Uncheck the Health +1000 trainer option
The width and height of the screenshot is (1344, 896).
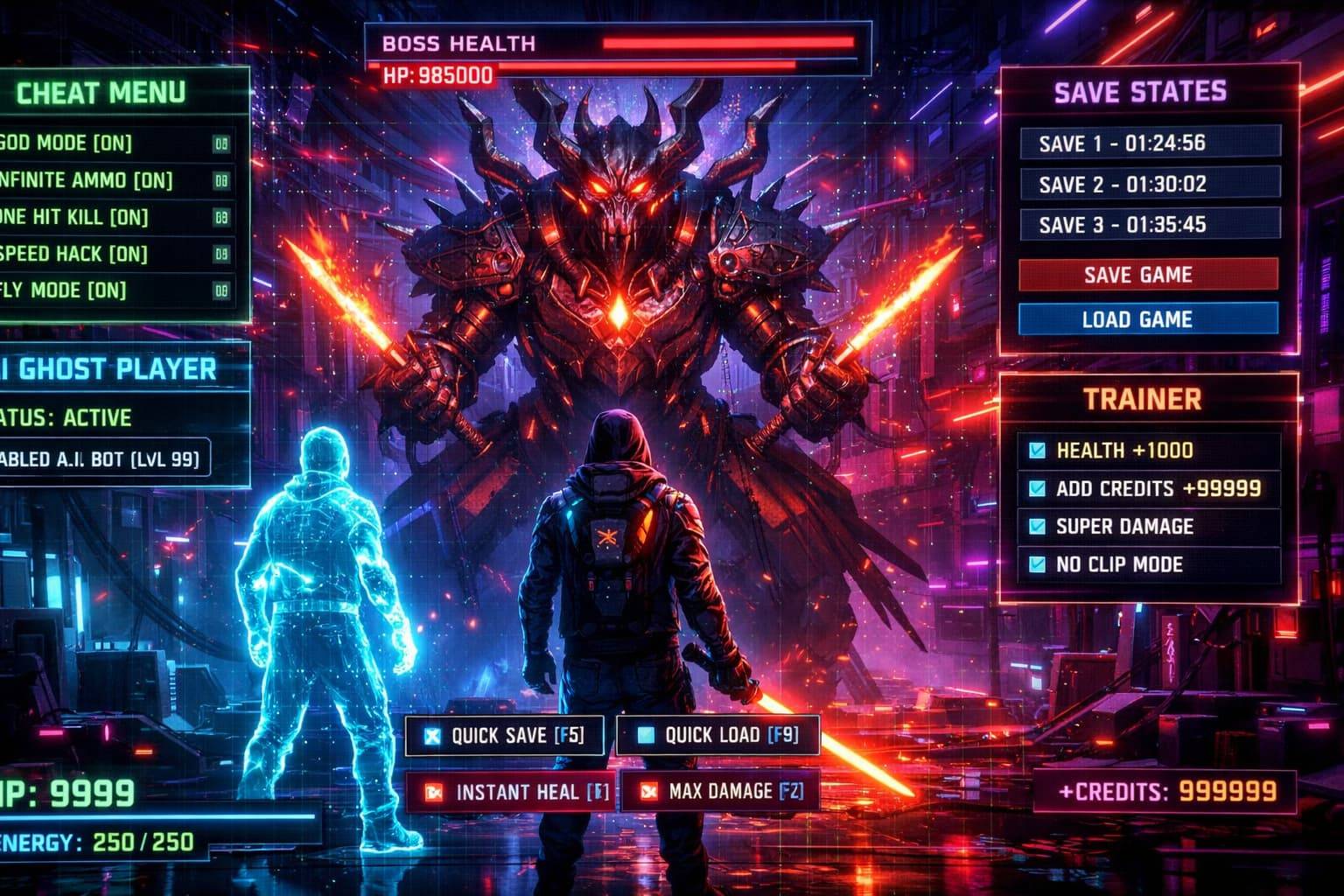click(x=1038, y=451)
